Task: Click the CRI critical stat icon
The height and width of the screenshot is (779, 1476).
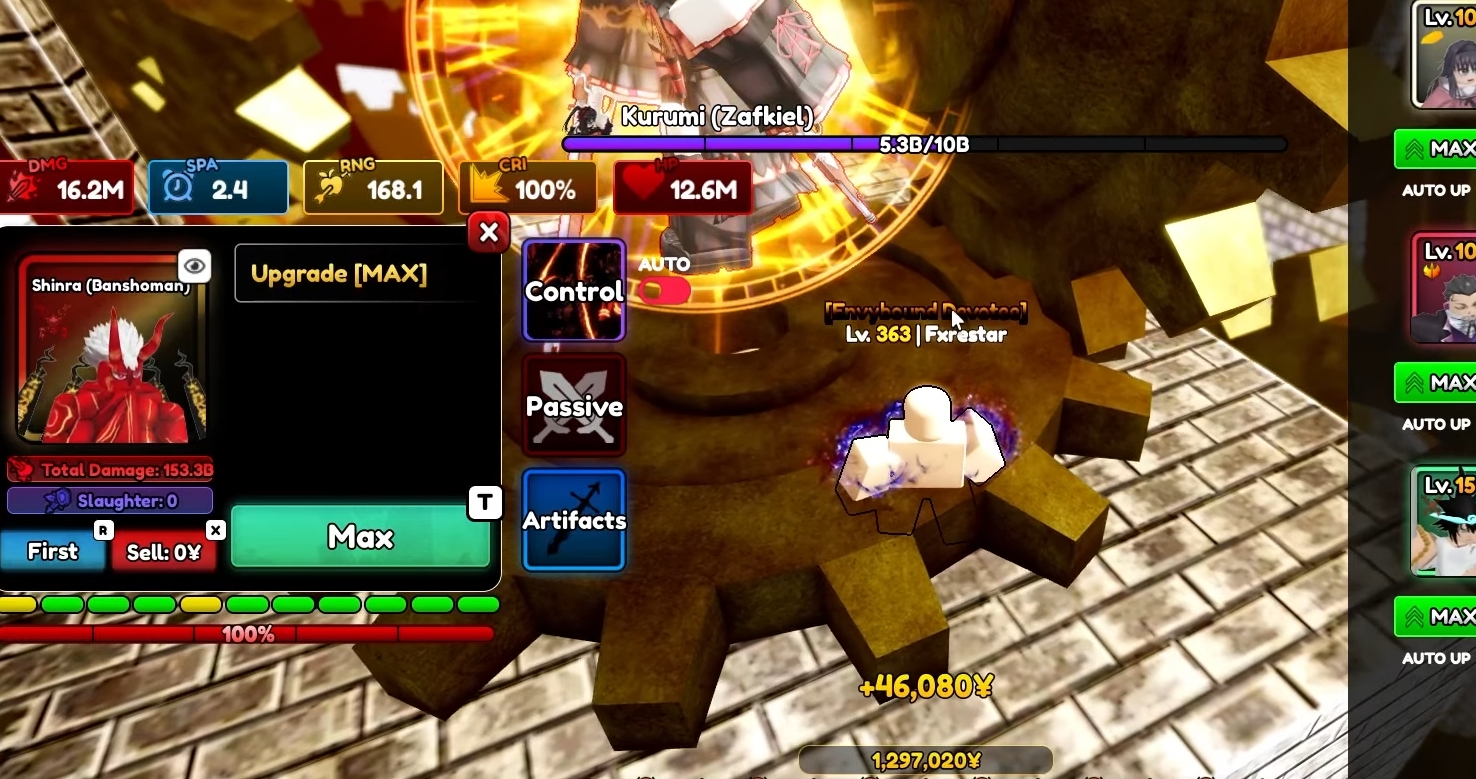Action: pyautogui.click(x=486, y=186)
